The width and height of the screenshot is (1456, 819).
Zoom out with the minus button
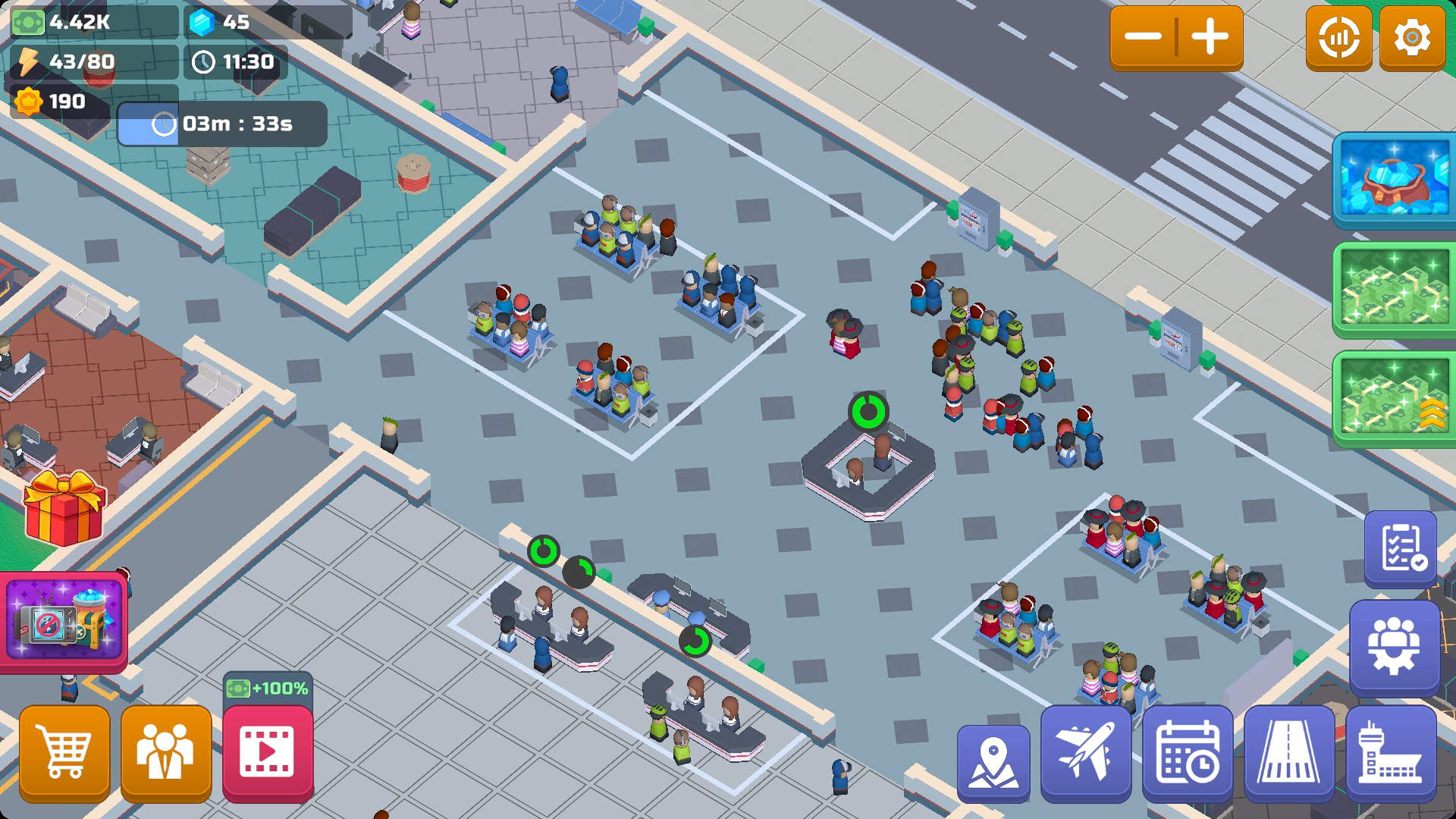click(1143, 37)
